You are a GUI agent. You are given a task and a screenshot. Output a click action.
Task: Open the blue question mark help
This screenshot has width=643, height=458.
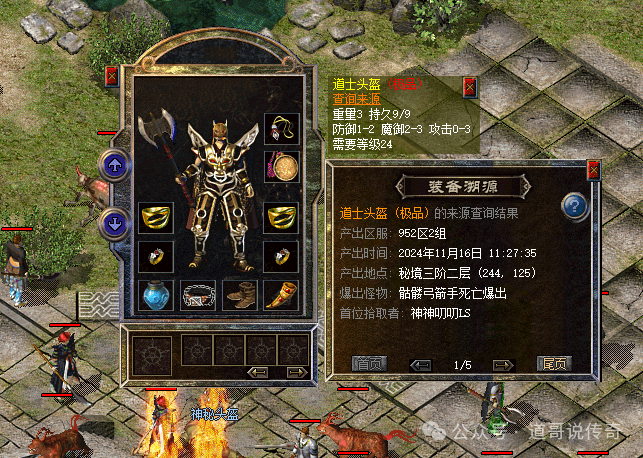[574, 207]
